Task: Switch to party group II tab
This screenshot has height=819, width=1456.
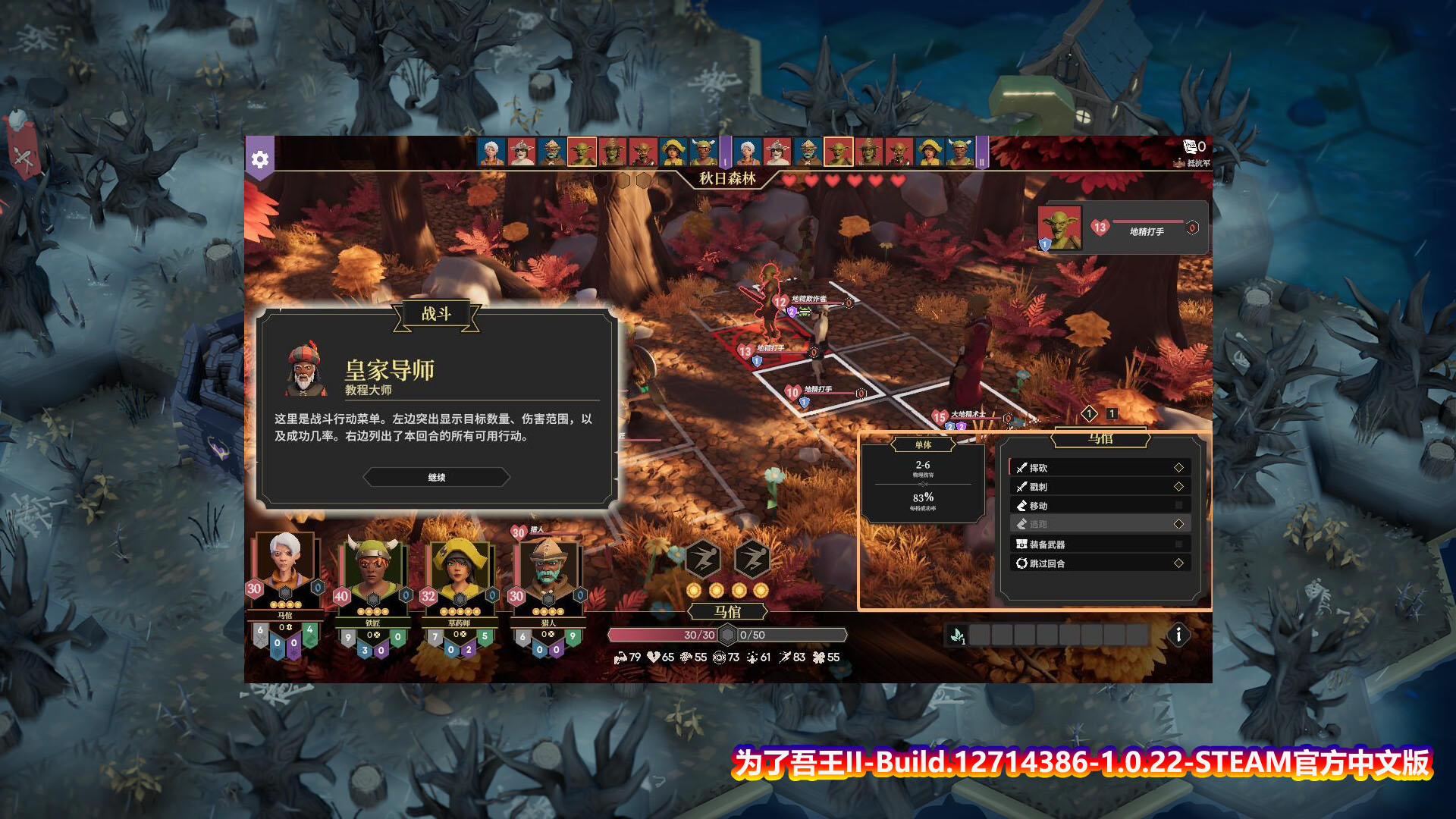Action: point(981,152)
